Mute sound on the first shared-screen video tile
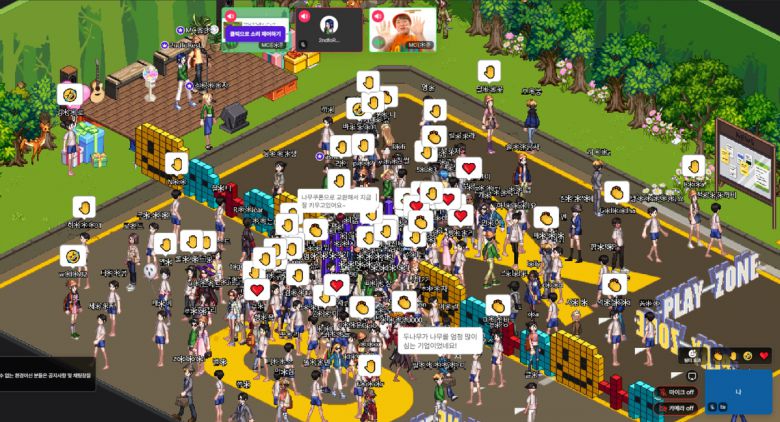Image resolution: width=780 pixels, height=422 pixels. 231,16
